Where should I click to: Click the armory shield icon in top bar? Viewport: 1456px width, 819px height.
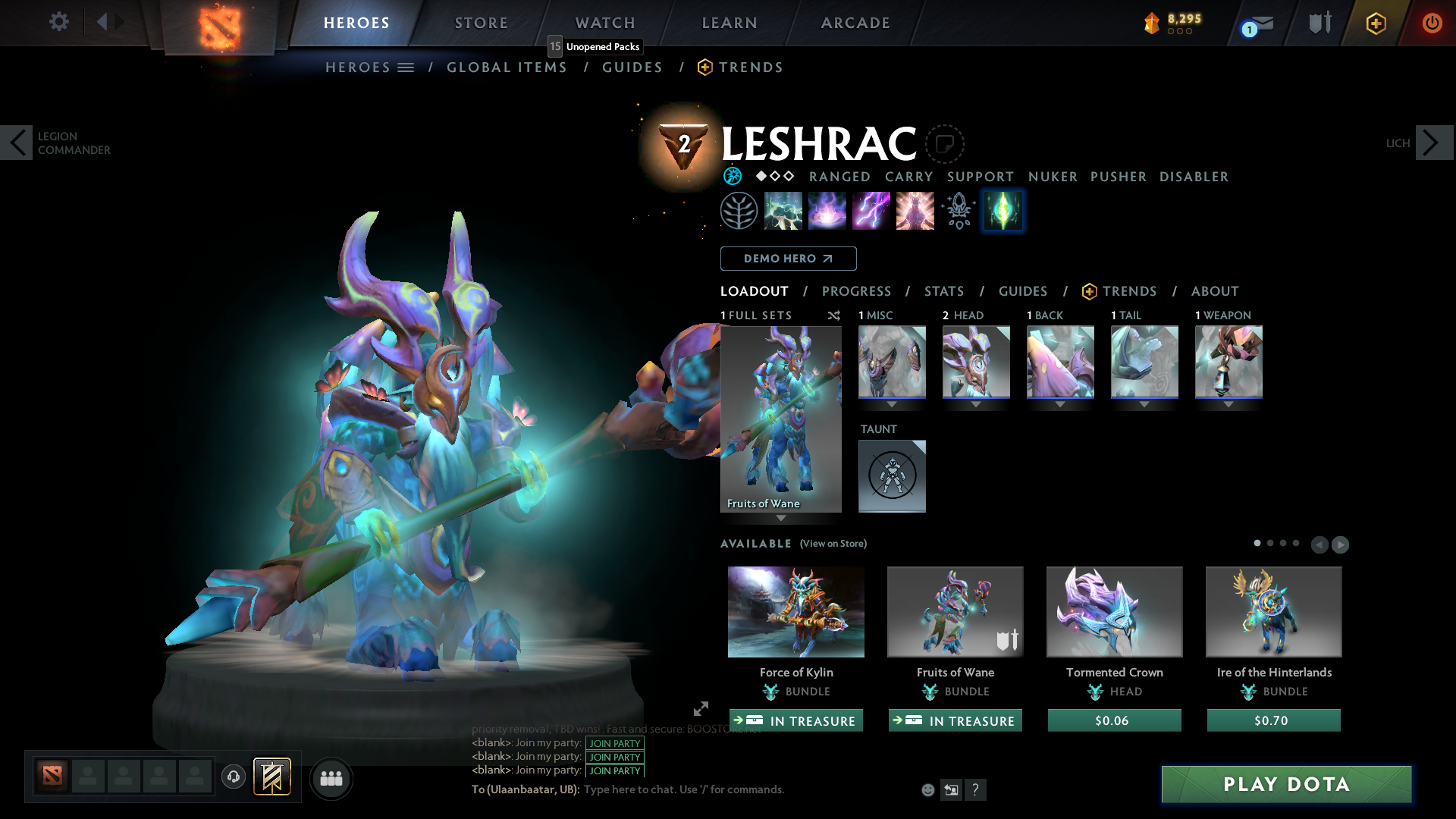tap(1319, 22)
